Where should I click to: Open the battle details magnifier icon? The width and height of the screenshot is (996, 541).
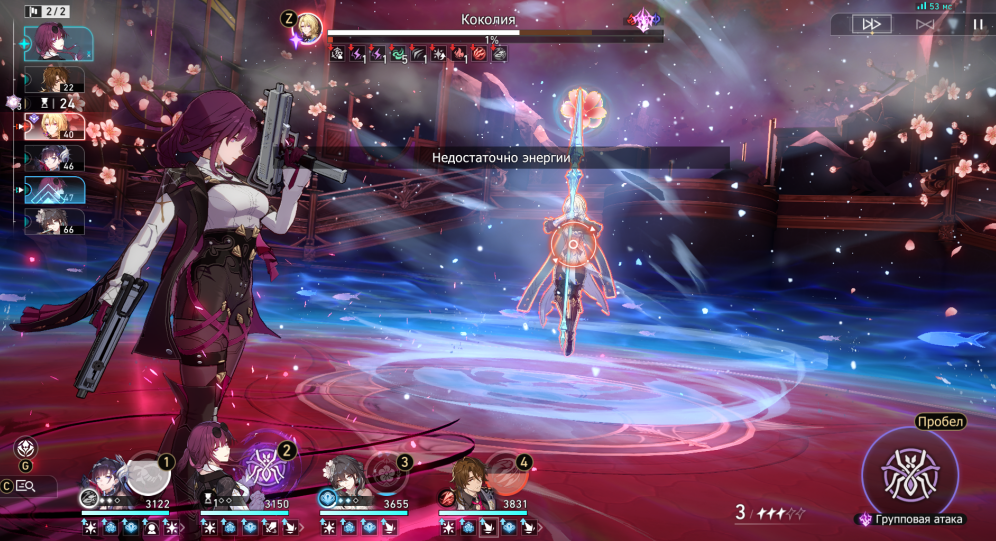(24, 486)
